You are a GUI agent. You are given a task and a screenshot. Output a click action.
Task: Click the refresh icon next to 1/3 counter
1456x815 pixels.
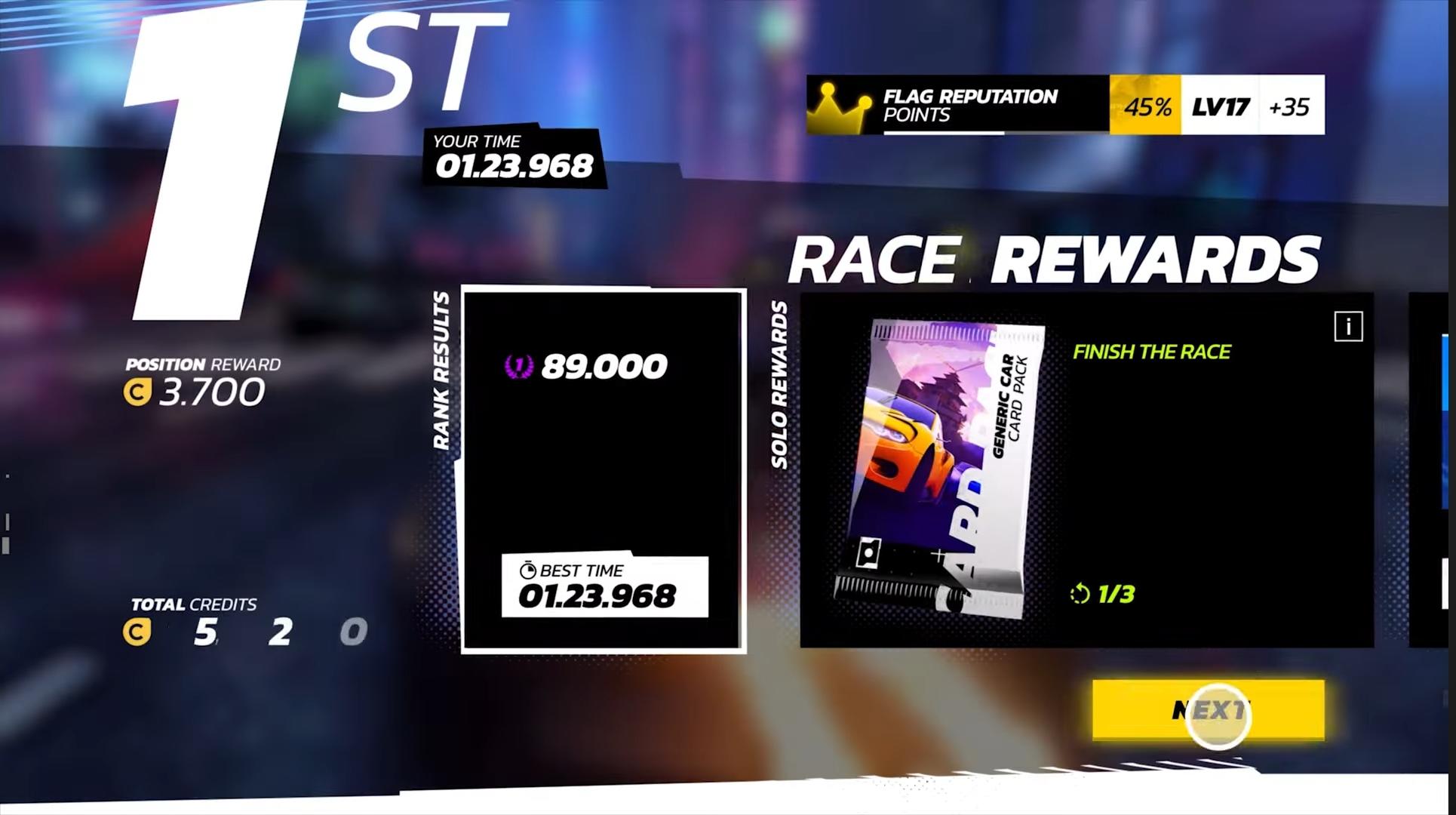pyautogui.click(x=1080, y=594)
